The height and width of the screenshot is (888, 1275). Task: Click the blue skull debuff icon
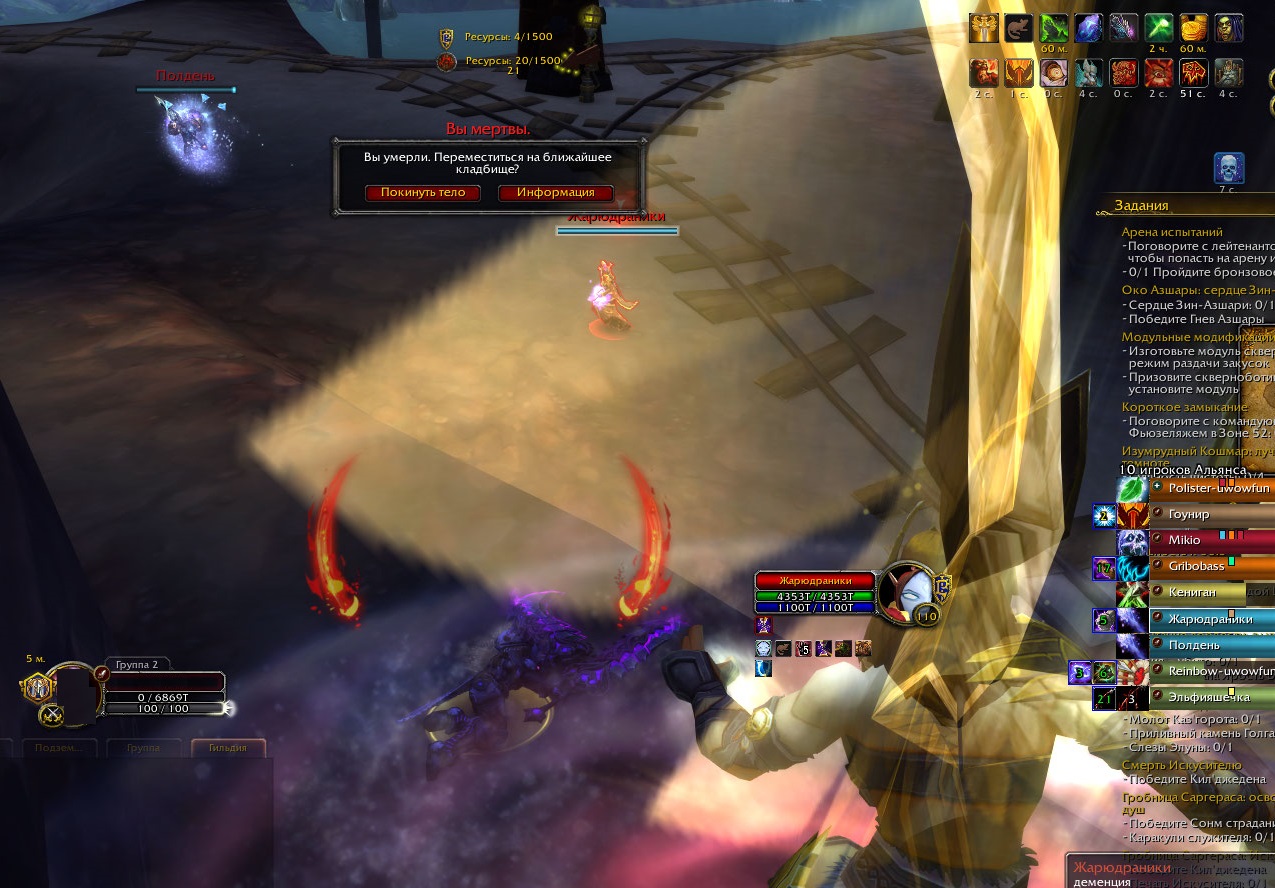(1228, 168)
